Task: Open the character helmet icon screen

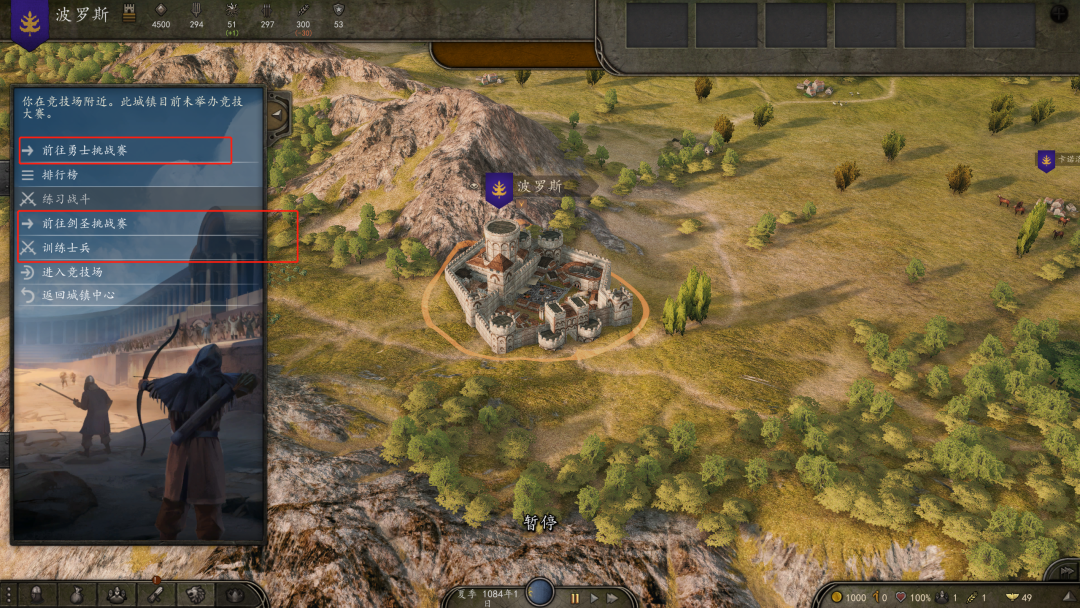Action: 36,595
